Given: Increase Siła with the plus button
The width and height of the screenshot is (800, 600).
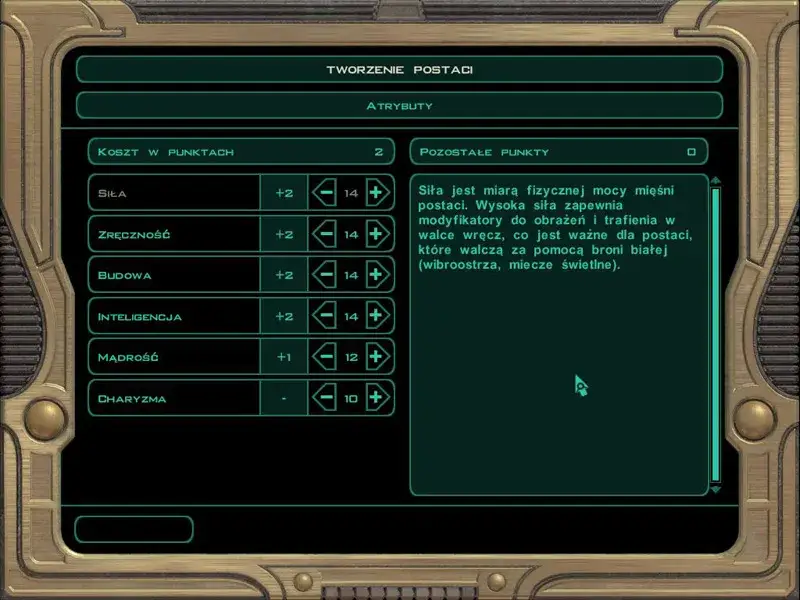Looking at the screenshot, I should pyautogui.click(x=376, y=193).
